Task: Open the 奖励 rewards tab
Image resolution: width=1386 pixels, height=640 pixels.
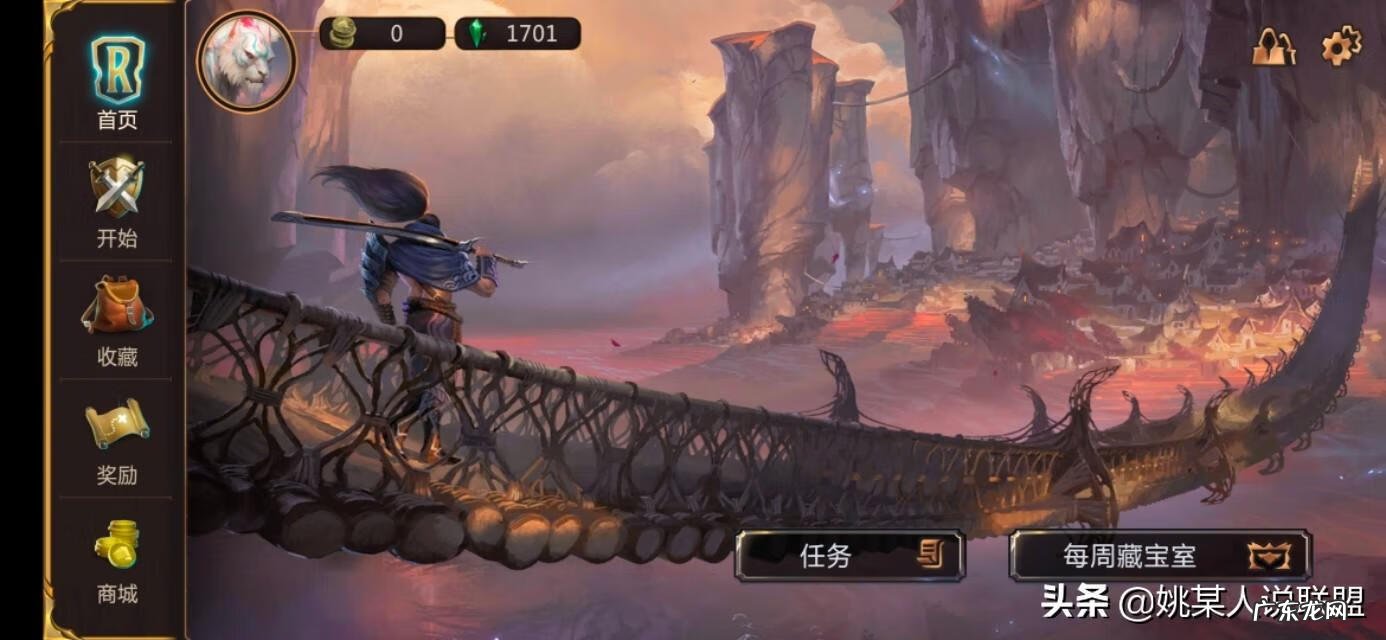Action: click(117, 440)
